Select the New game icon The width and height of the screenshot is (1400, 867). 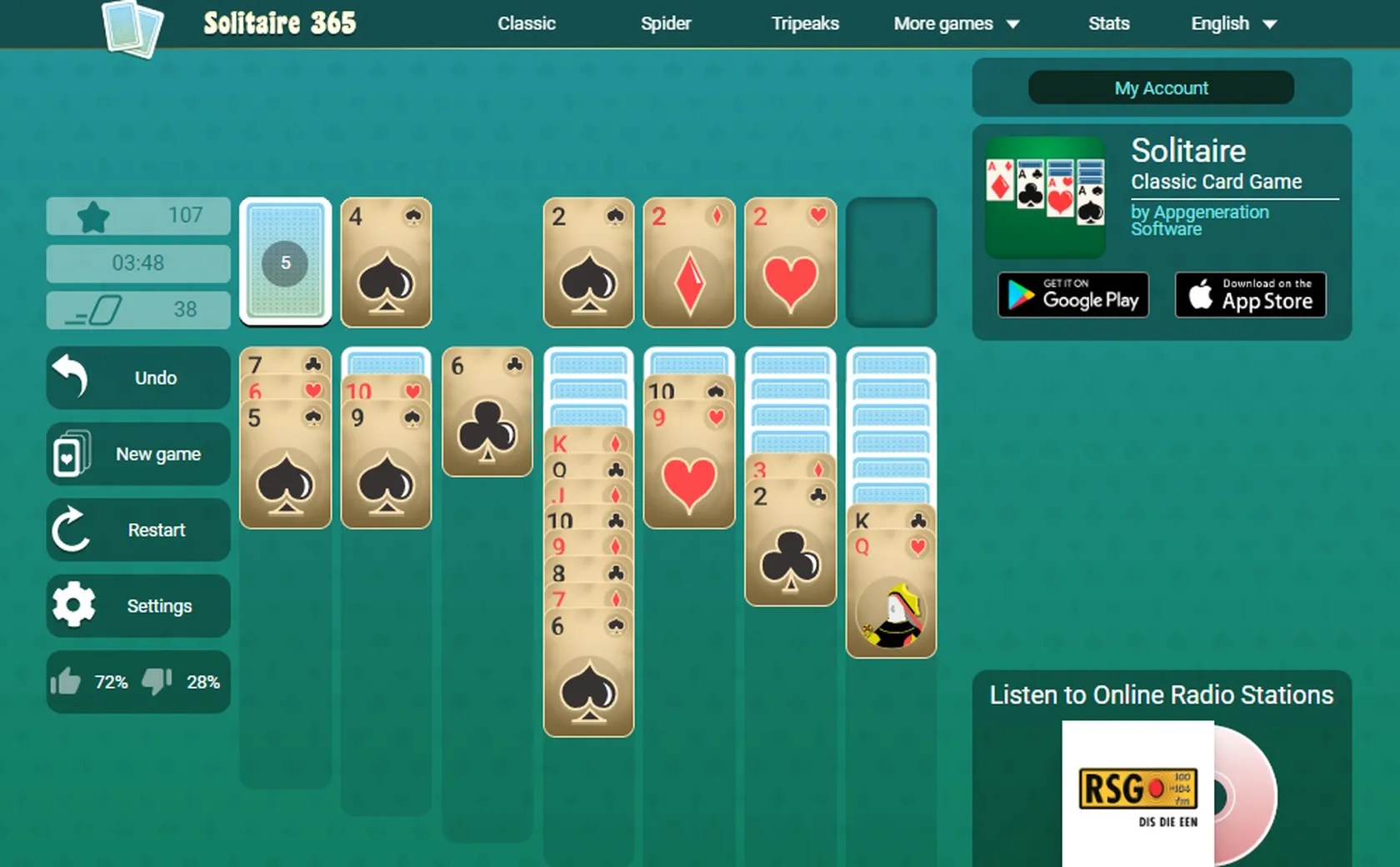coord(73,454)
